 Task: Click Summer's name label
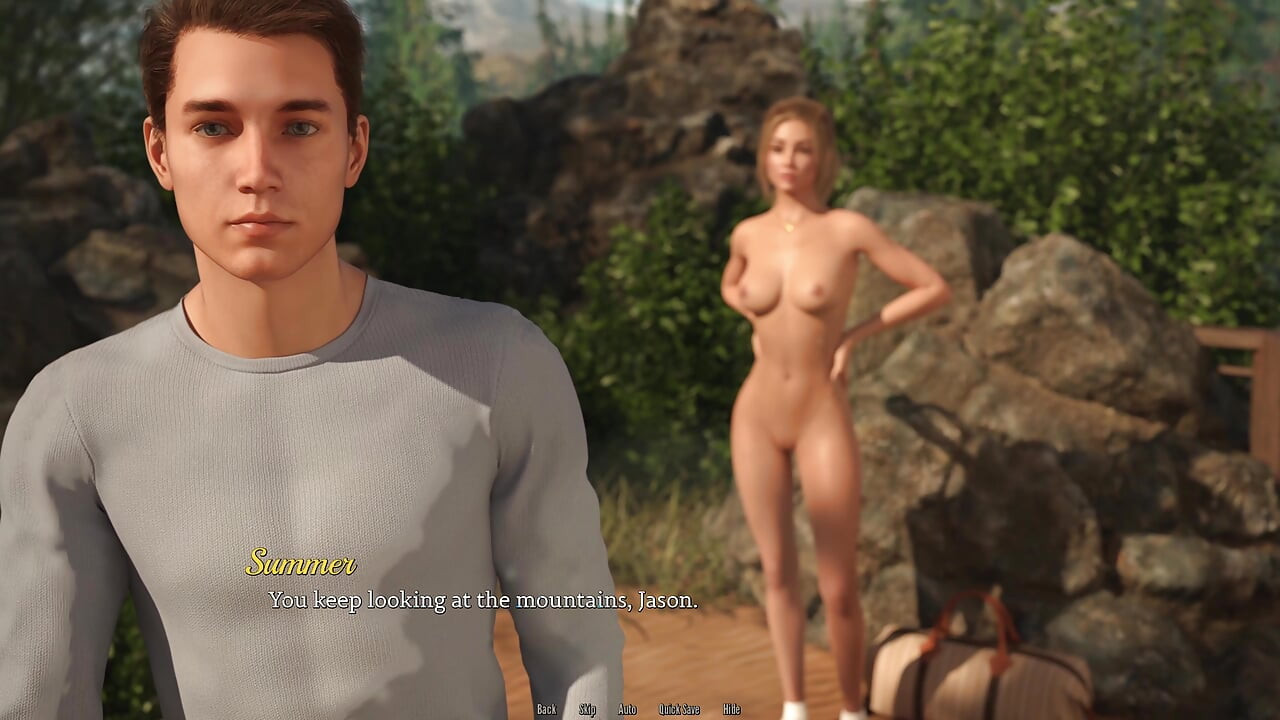coord(303,564)
